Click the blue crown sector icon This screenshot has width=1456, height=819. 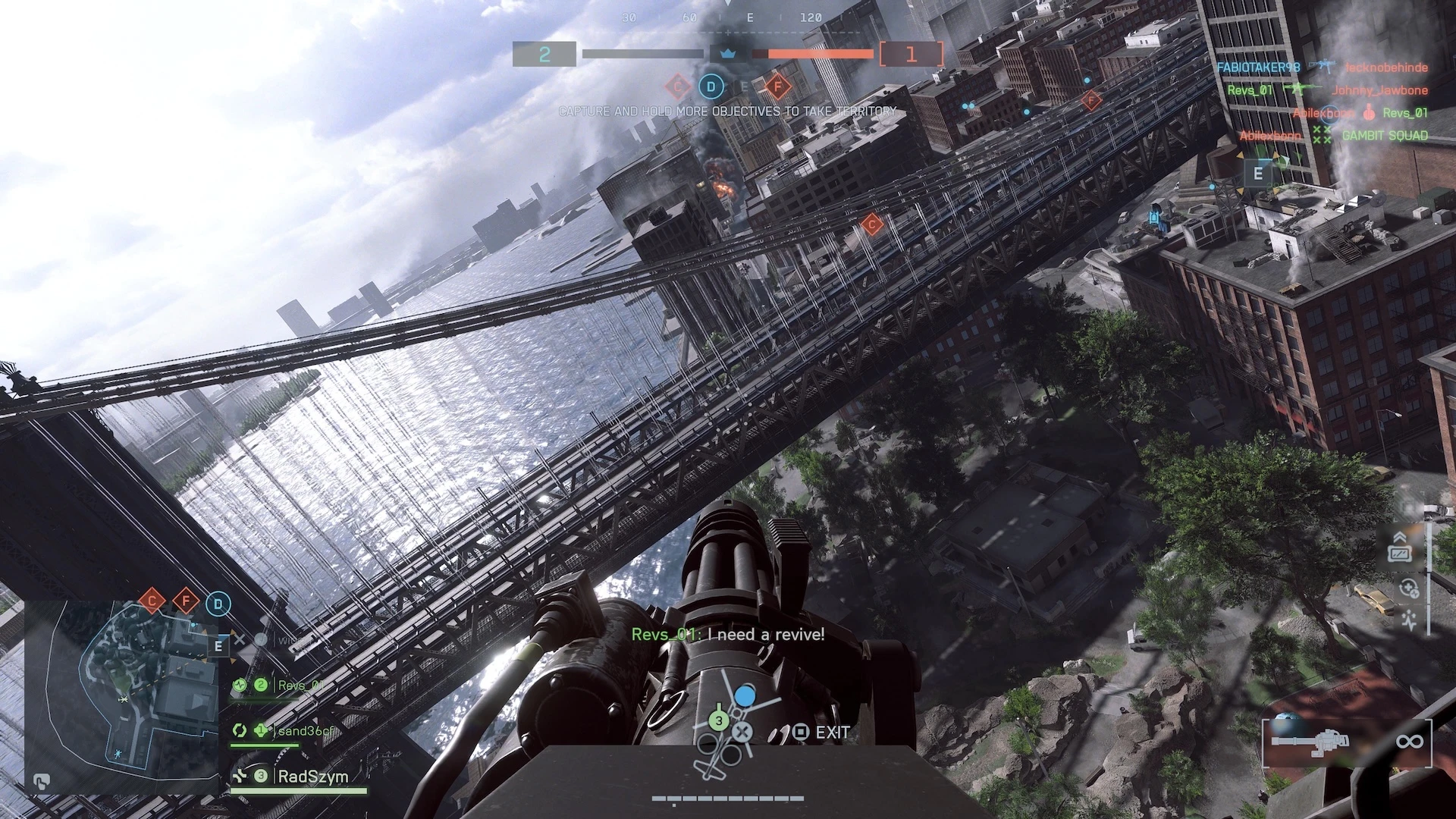pyautogui.click(x=728, y=54)
